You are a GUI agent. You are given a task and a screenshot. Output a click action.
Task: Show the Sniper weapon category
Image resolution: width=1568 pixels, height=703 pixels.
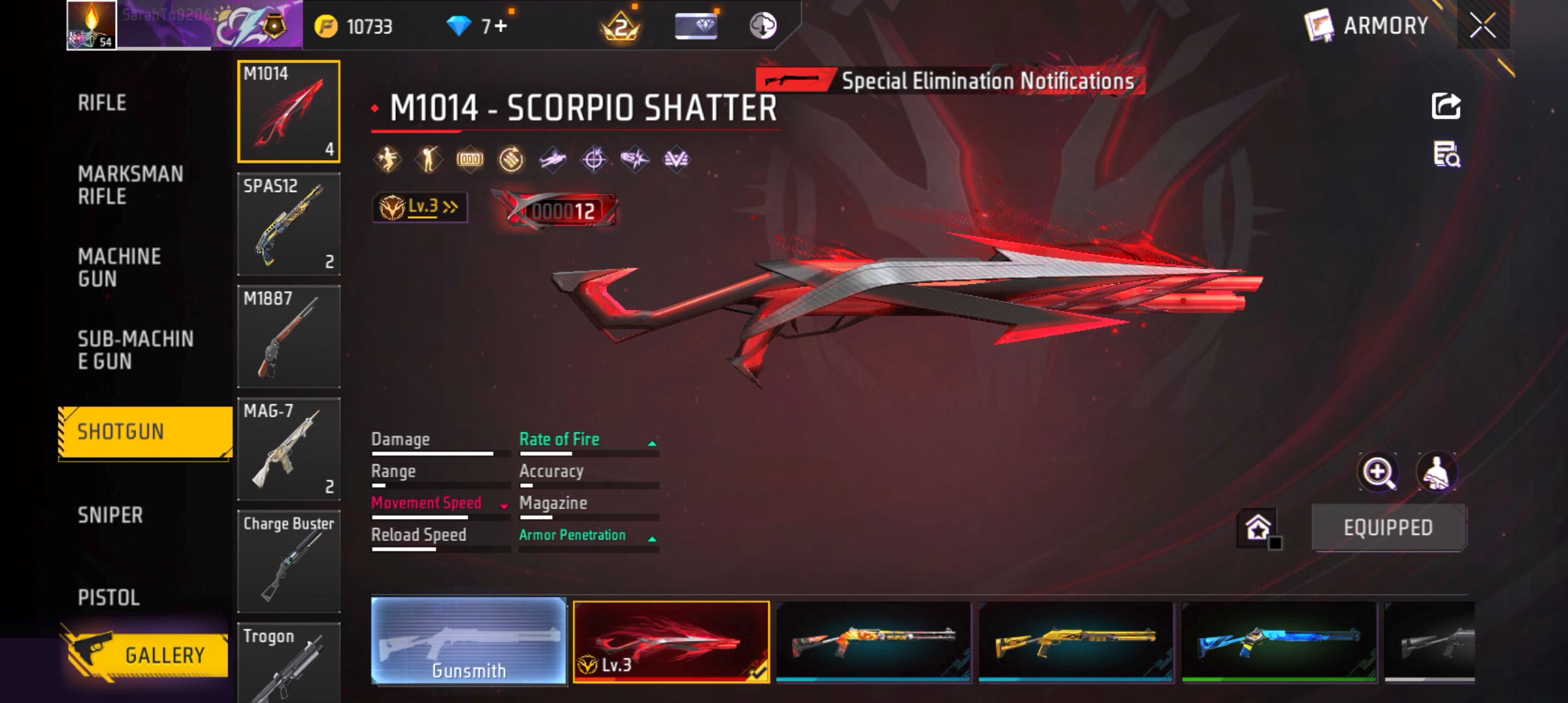[x=110, y=516]
